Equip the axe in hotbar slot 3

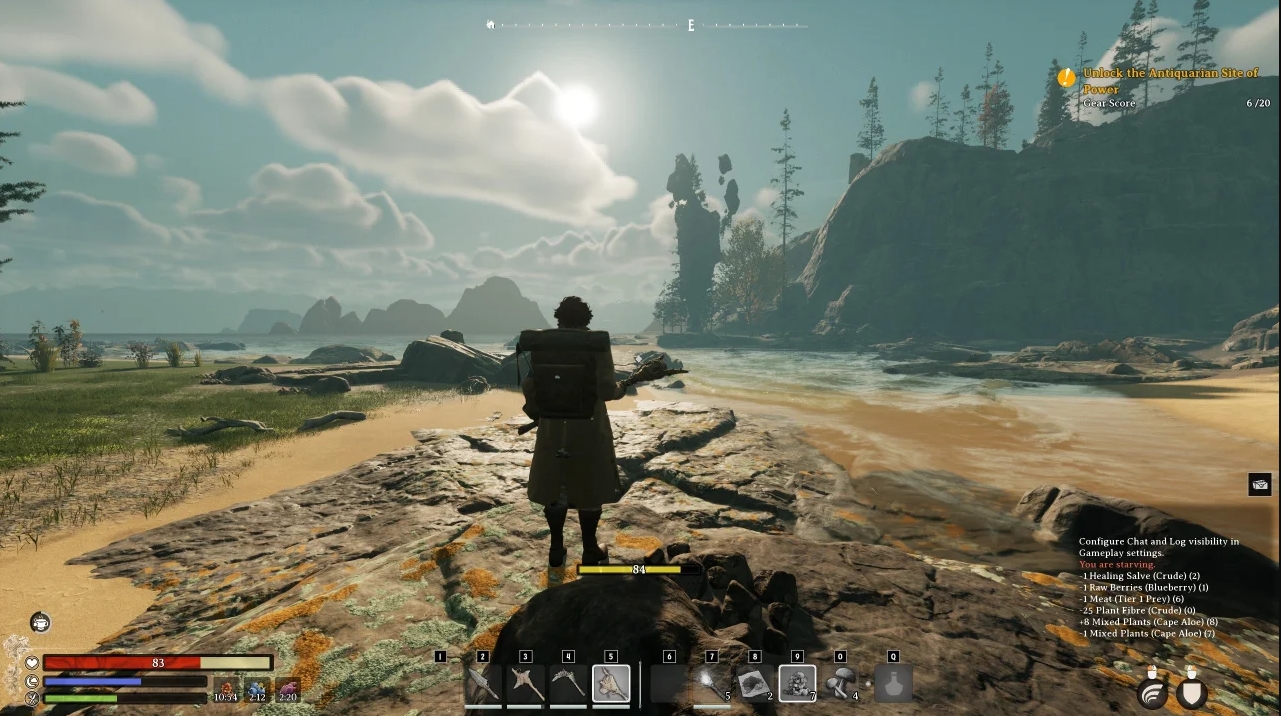pyautogui.click(x=526, y=684)
